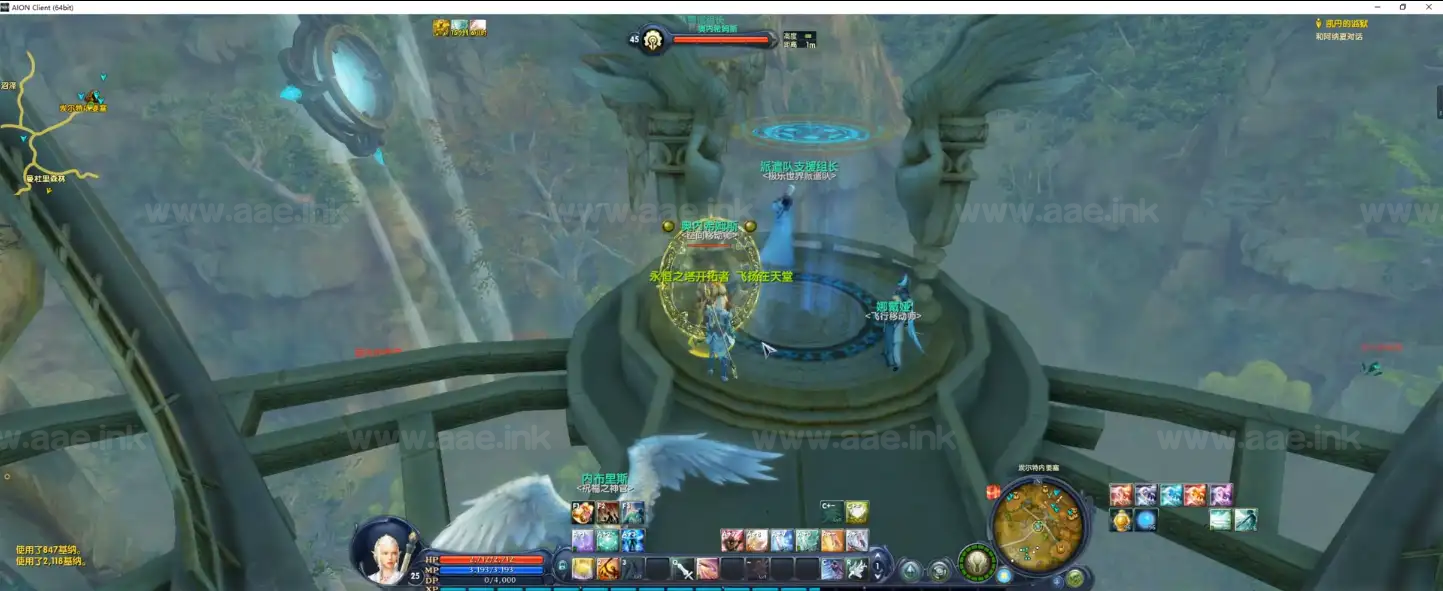This screenshot has height=591, width=1443.
Task: Minimize the AION Client window
Action: [1375, 7]
